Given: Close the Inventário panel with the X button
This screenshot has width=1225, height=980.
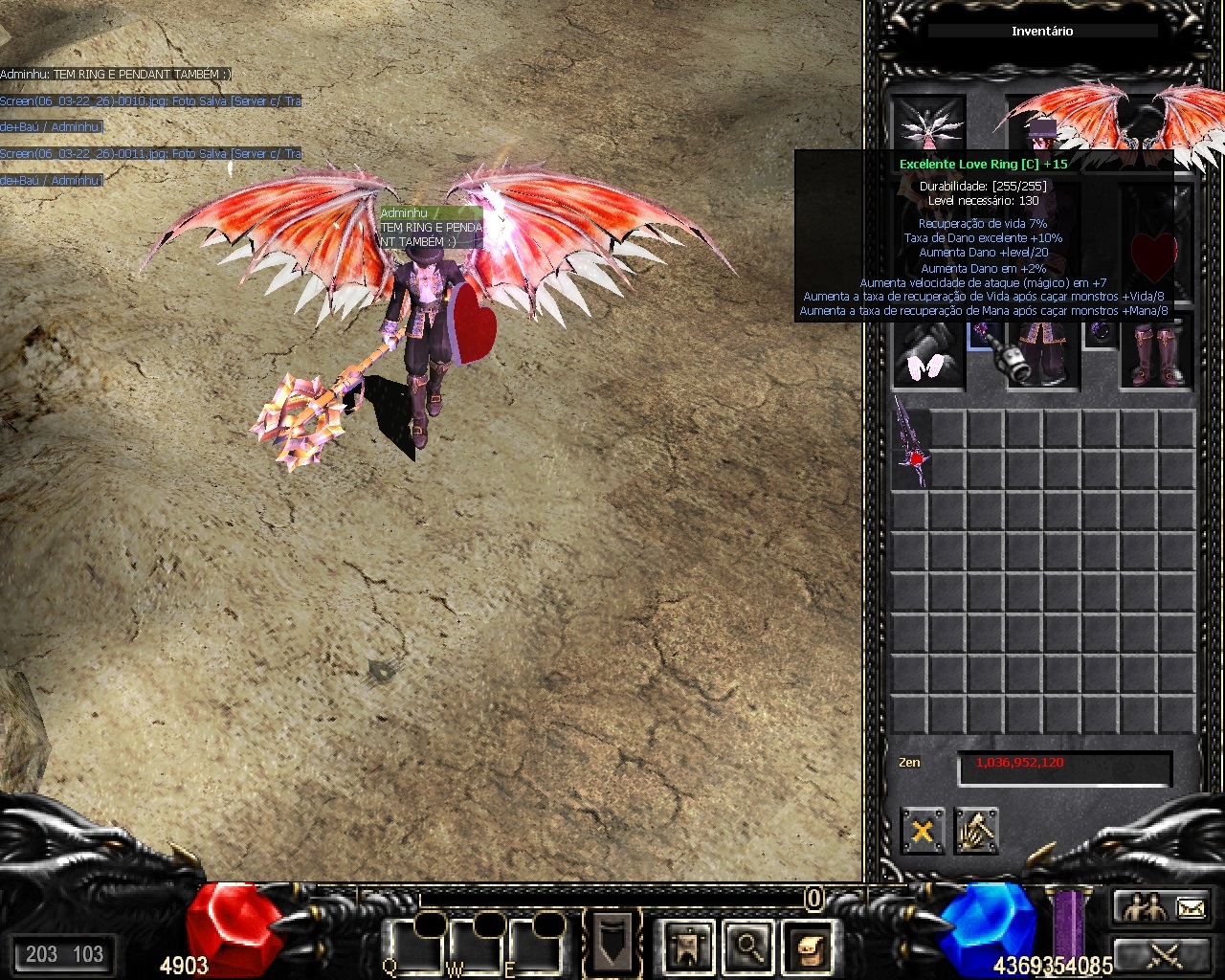Looking at the screenshot, I should tap(923, 831).
